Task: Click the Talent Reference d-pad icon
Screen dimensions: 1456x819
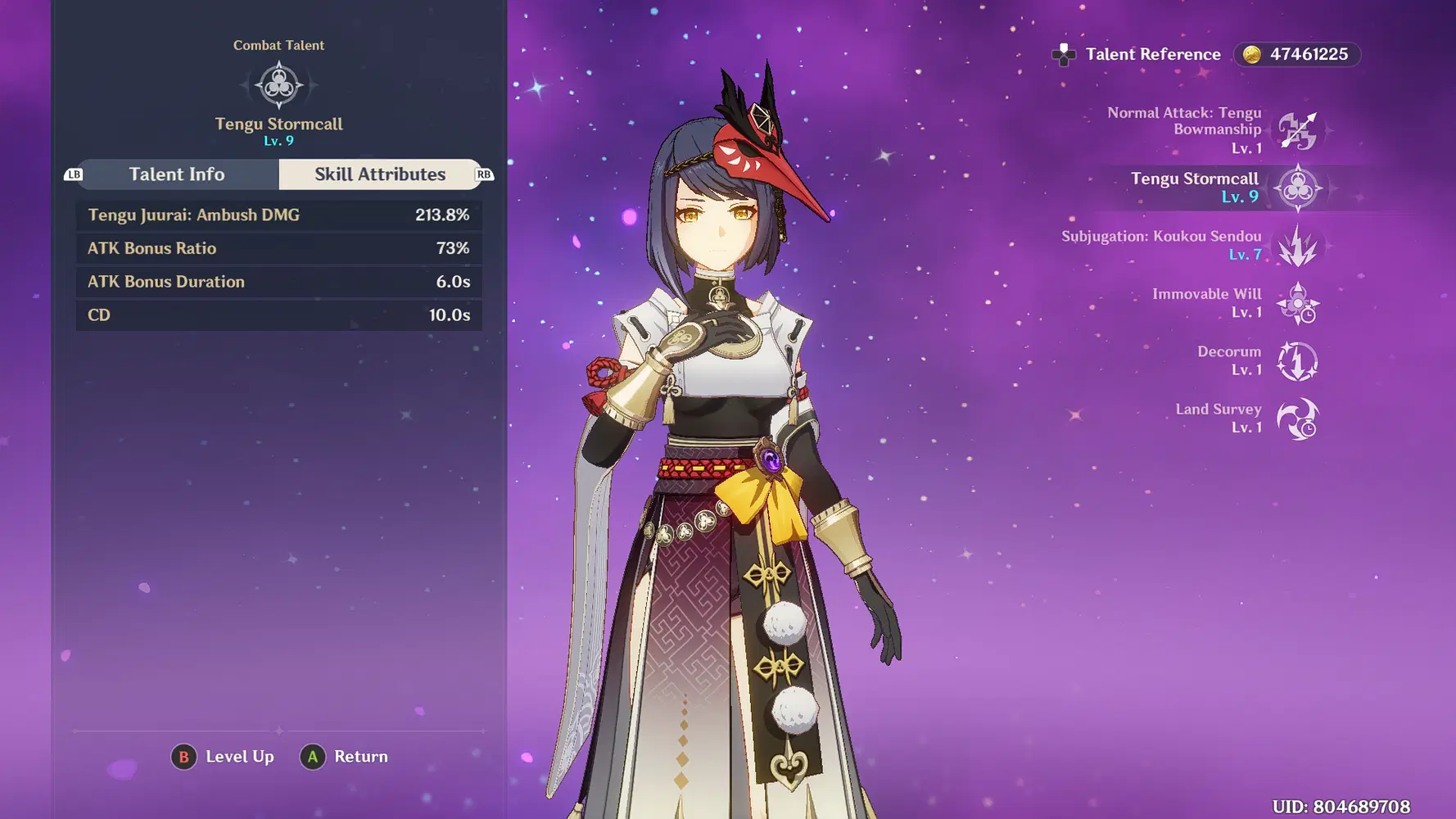Action: click(1064, 55)
